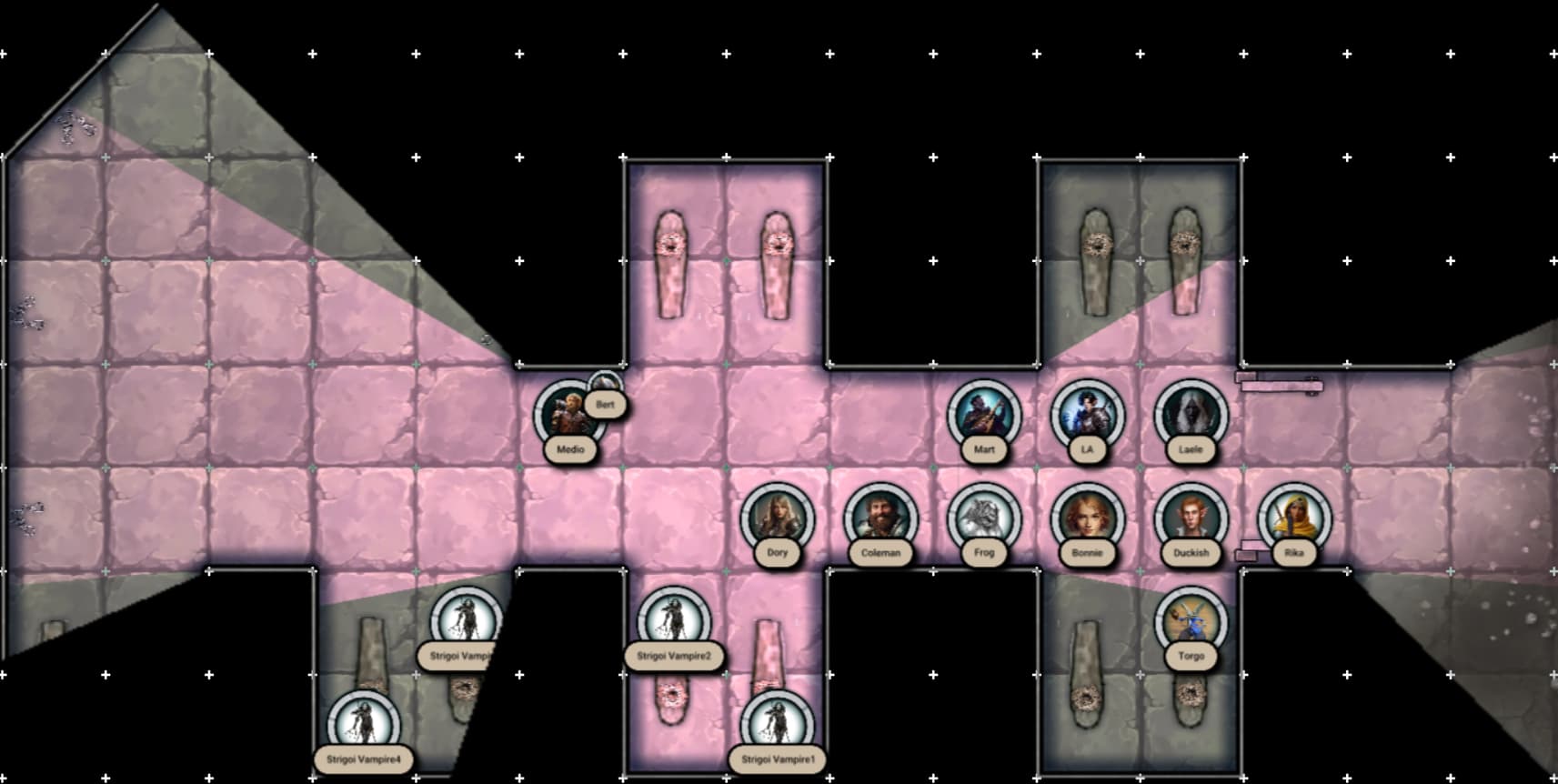Target the Strigoi Vampire4 token

[363, 726]
